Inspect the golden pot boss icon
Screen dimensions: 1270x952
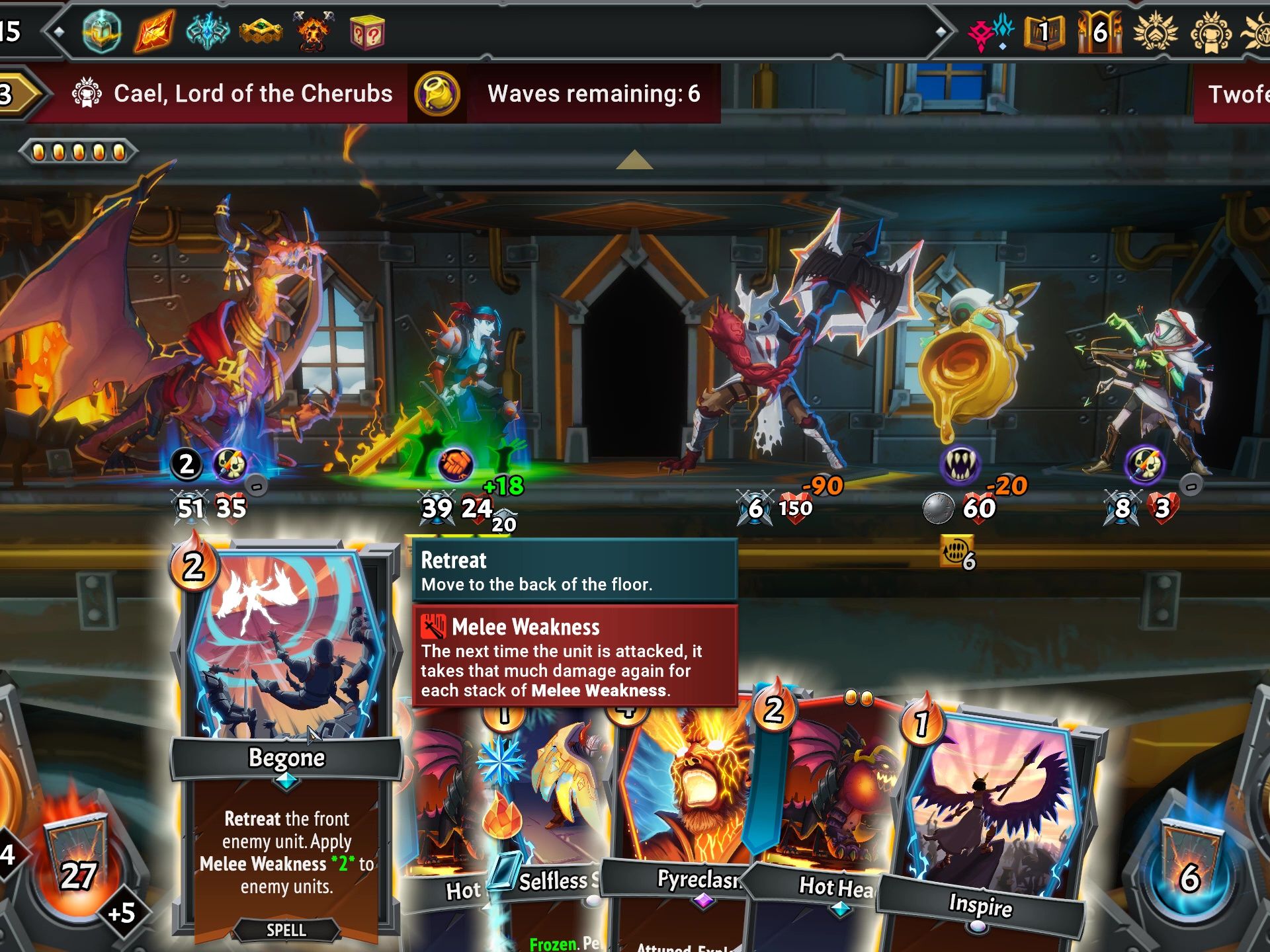tap(437, 93)
